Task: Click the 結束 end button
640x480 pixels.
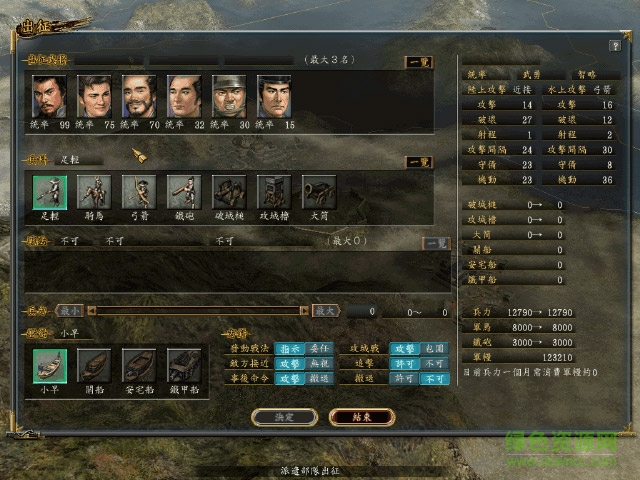Action: [361, 416]
